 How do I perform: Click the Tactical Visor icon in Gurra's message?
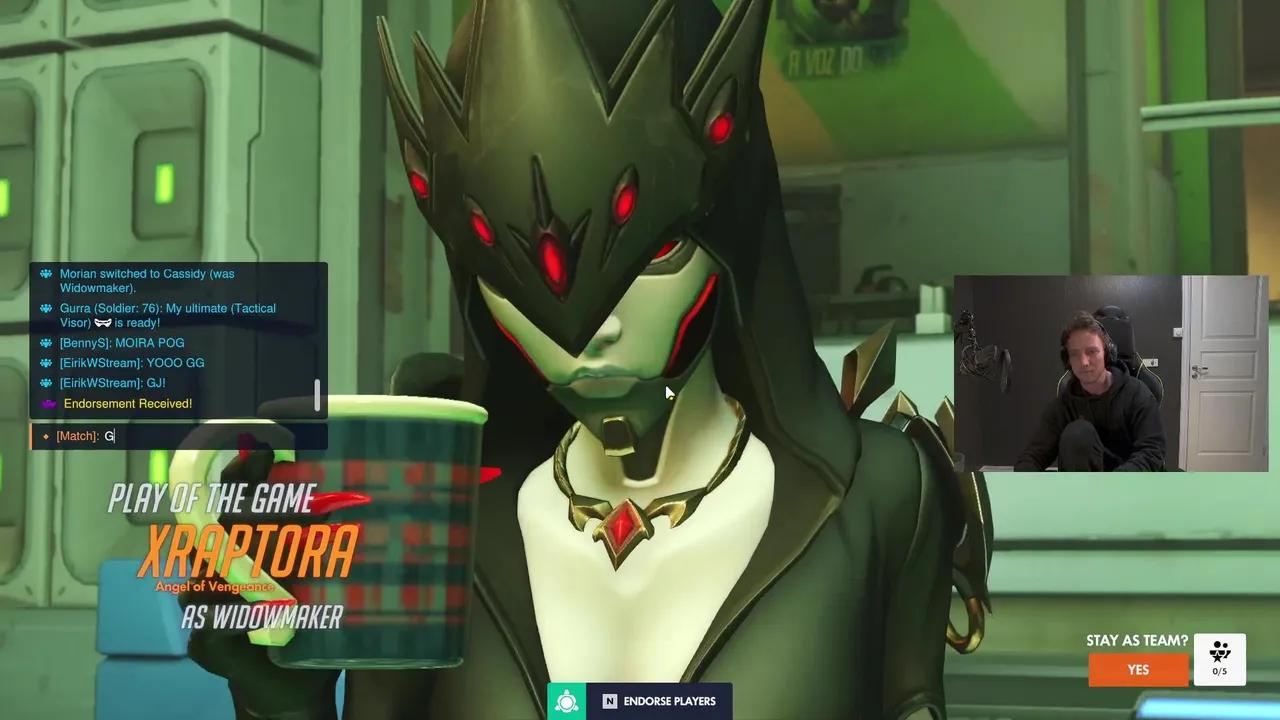(x=102, y=322)
